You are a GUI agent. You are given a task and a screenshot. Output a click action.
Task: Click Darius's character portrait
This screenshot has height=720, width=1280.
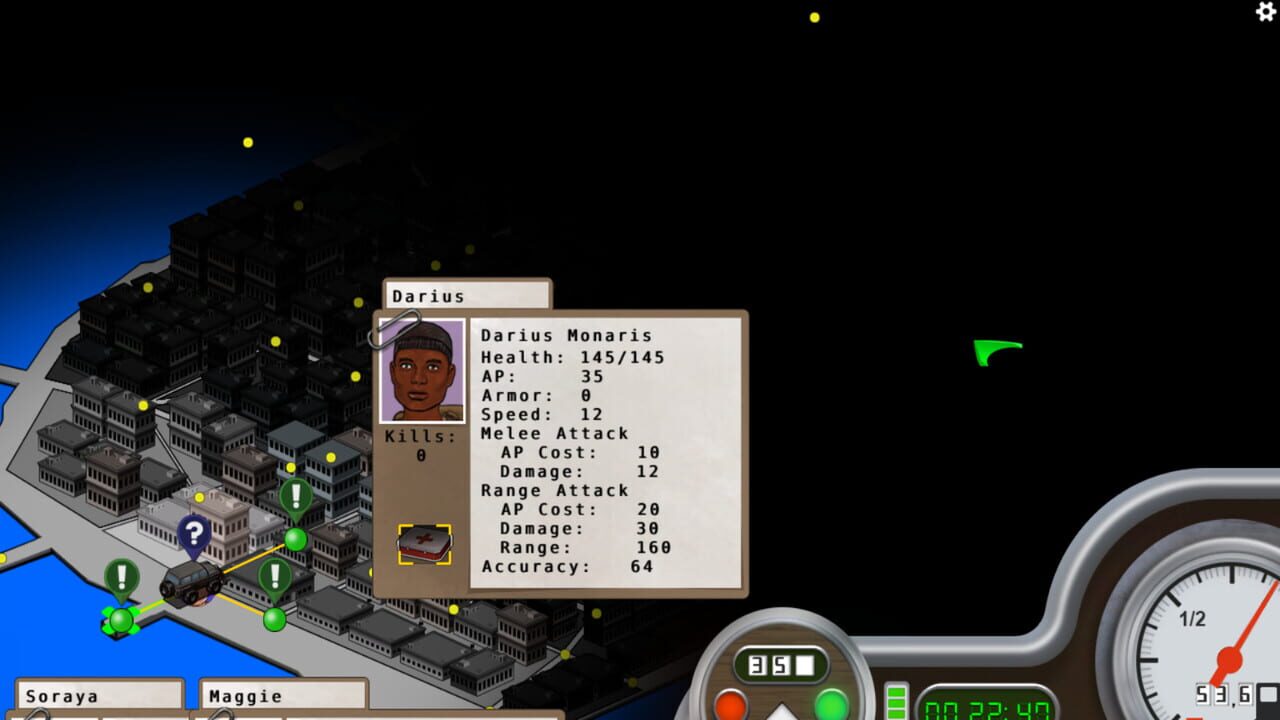(423, 370)
